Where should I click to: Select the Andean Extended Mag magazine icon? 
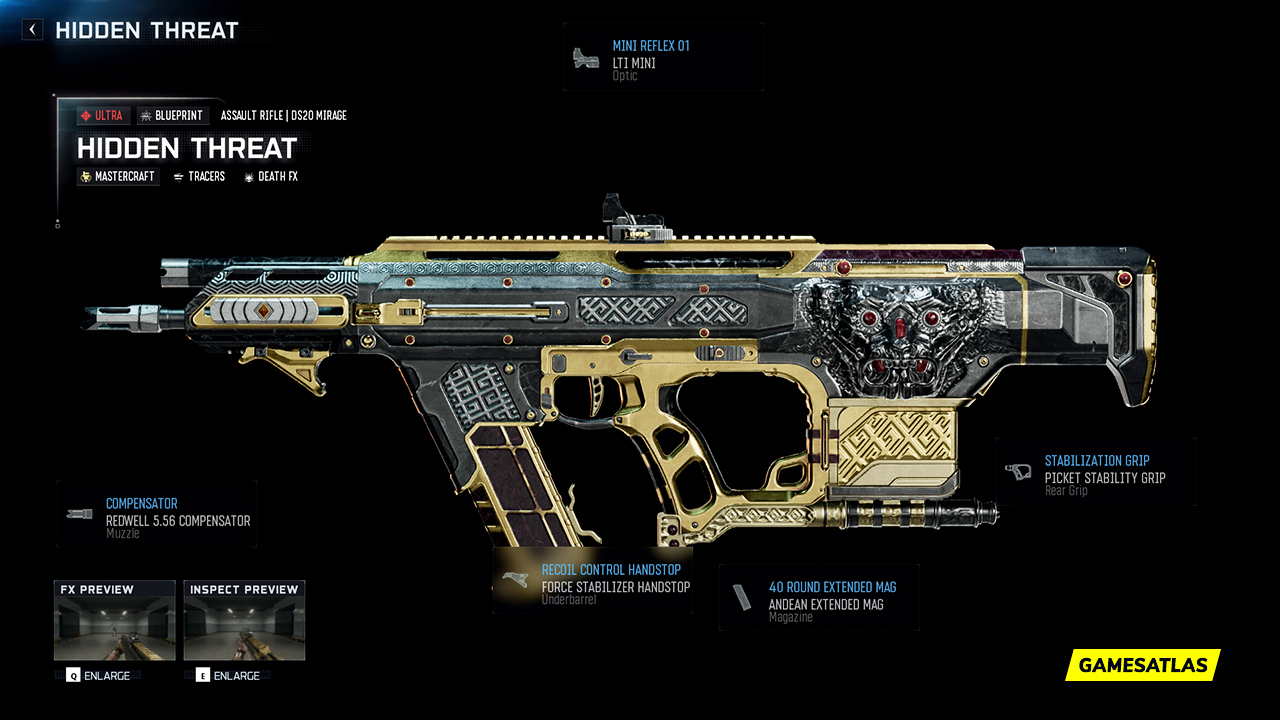pos(742,595)
